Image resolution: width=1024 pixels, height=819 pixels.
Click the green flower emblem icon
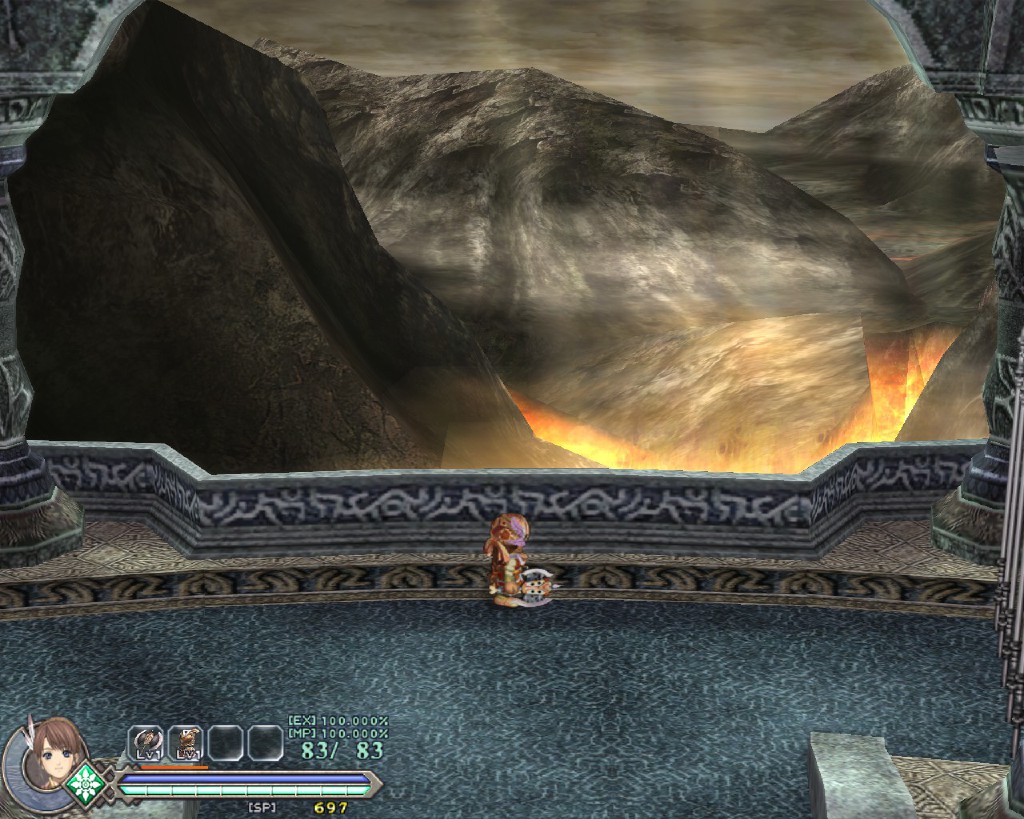[x=86, y=781]
